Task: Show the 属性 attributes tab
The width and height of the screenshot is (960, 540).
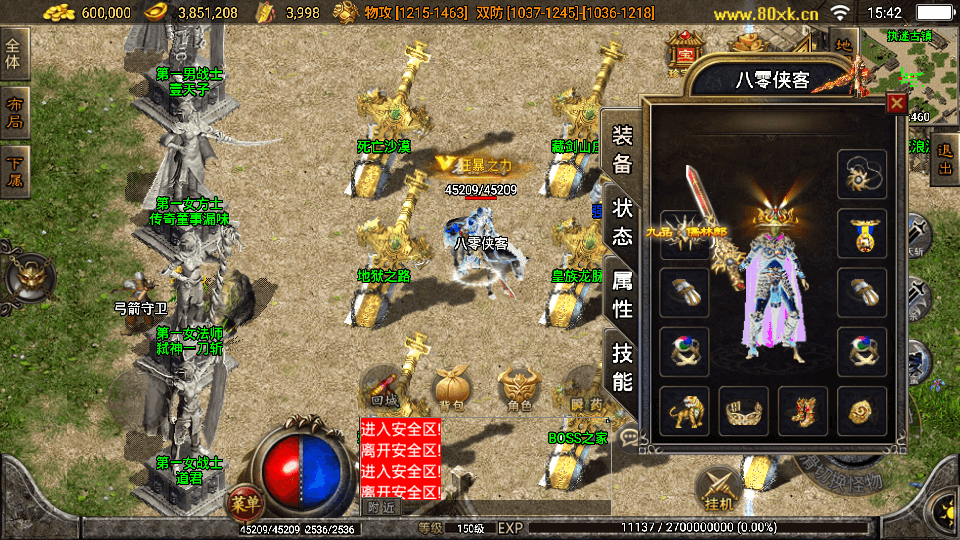Action: coord(622,295)
